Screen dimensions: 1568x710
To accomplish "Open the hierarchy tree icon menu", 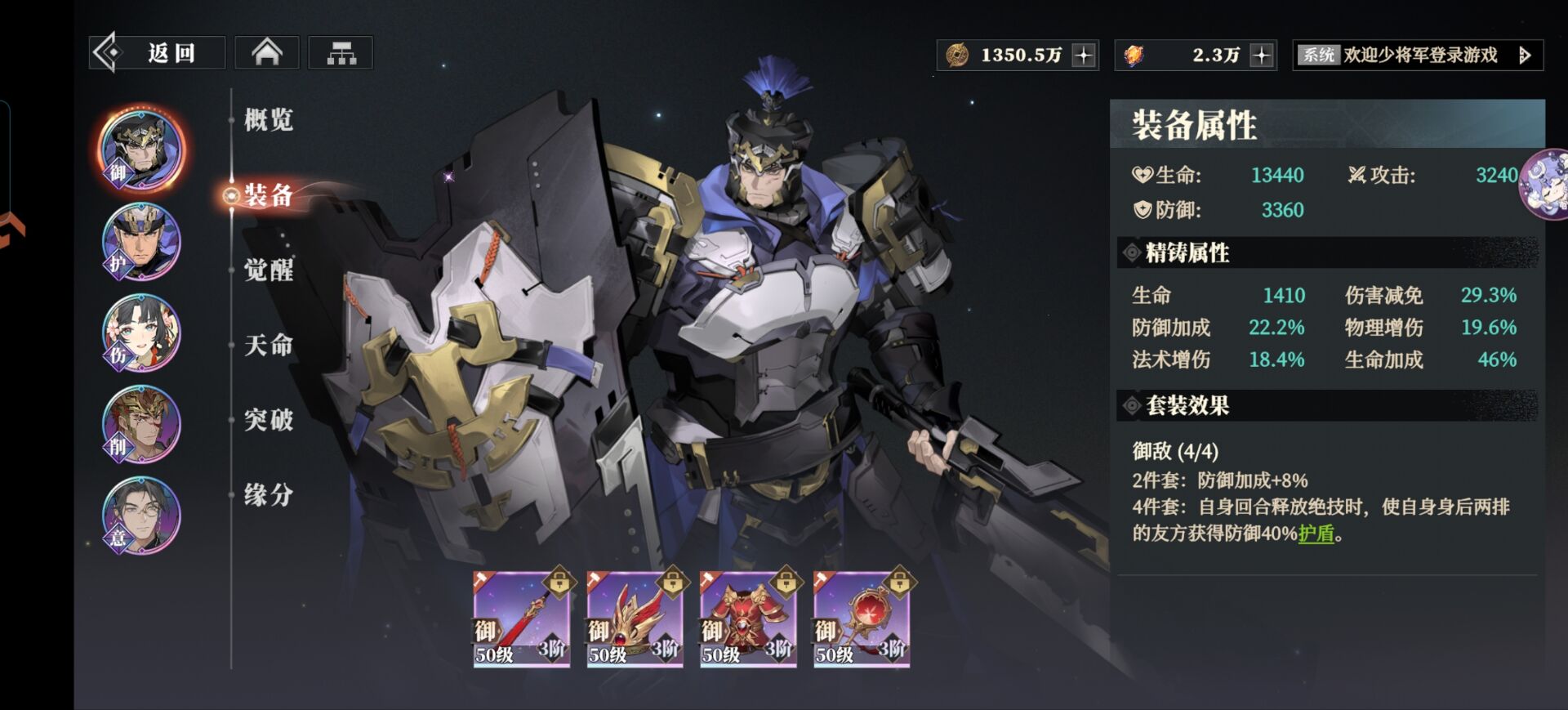I will (x=341, y=53).
